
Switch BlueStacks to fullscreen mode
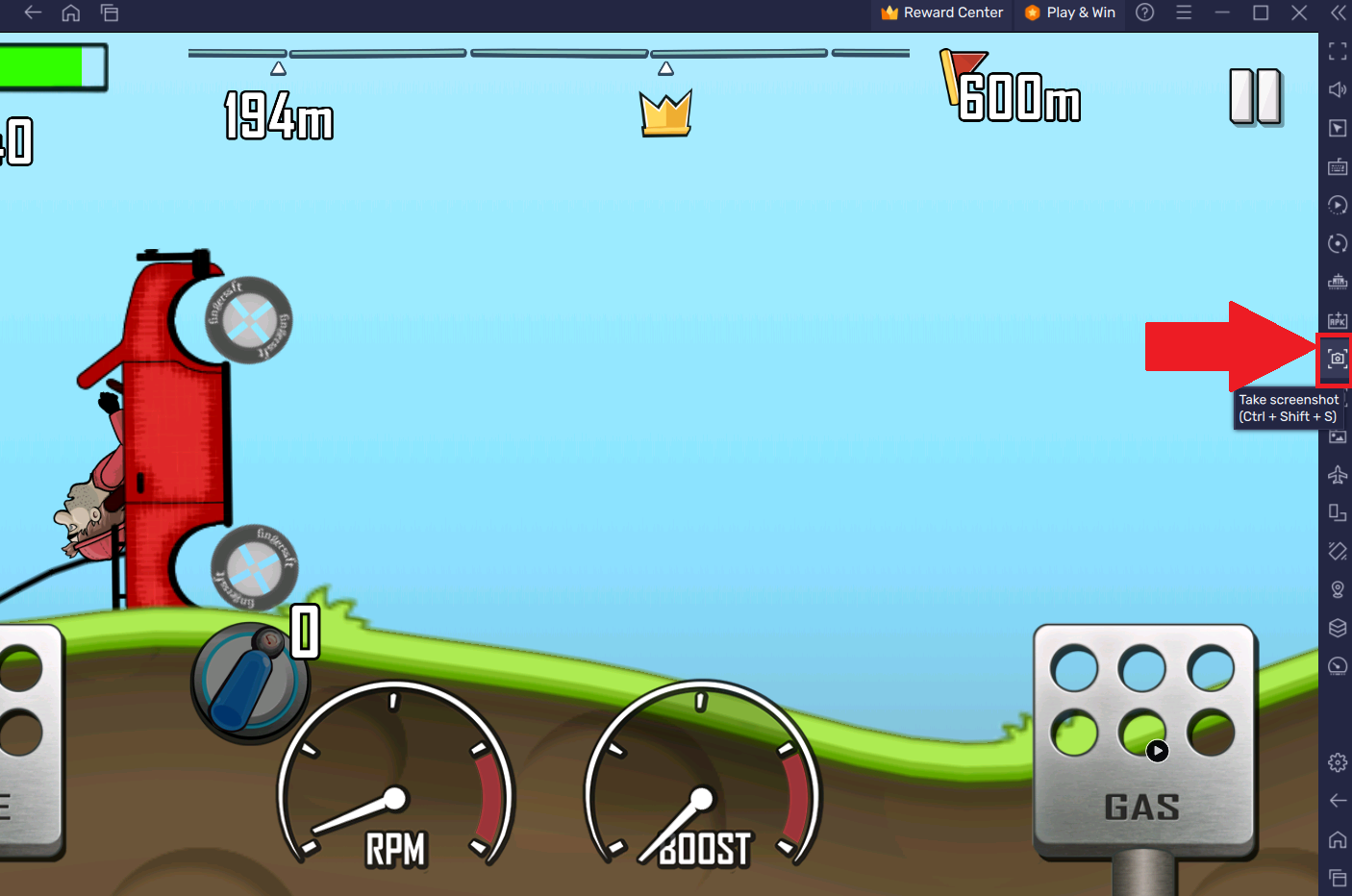coord(1337,51)
